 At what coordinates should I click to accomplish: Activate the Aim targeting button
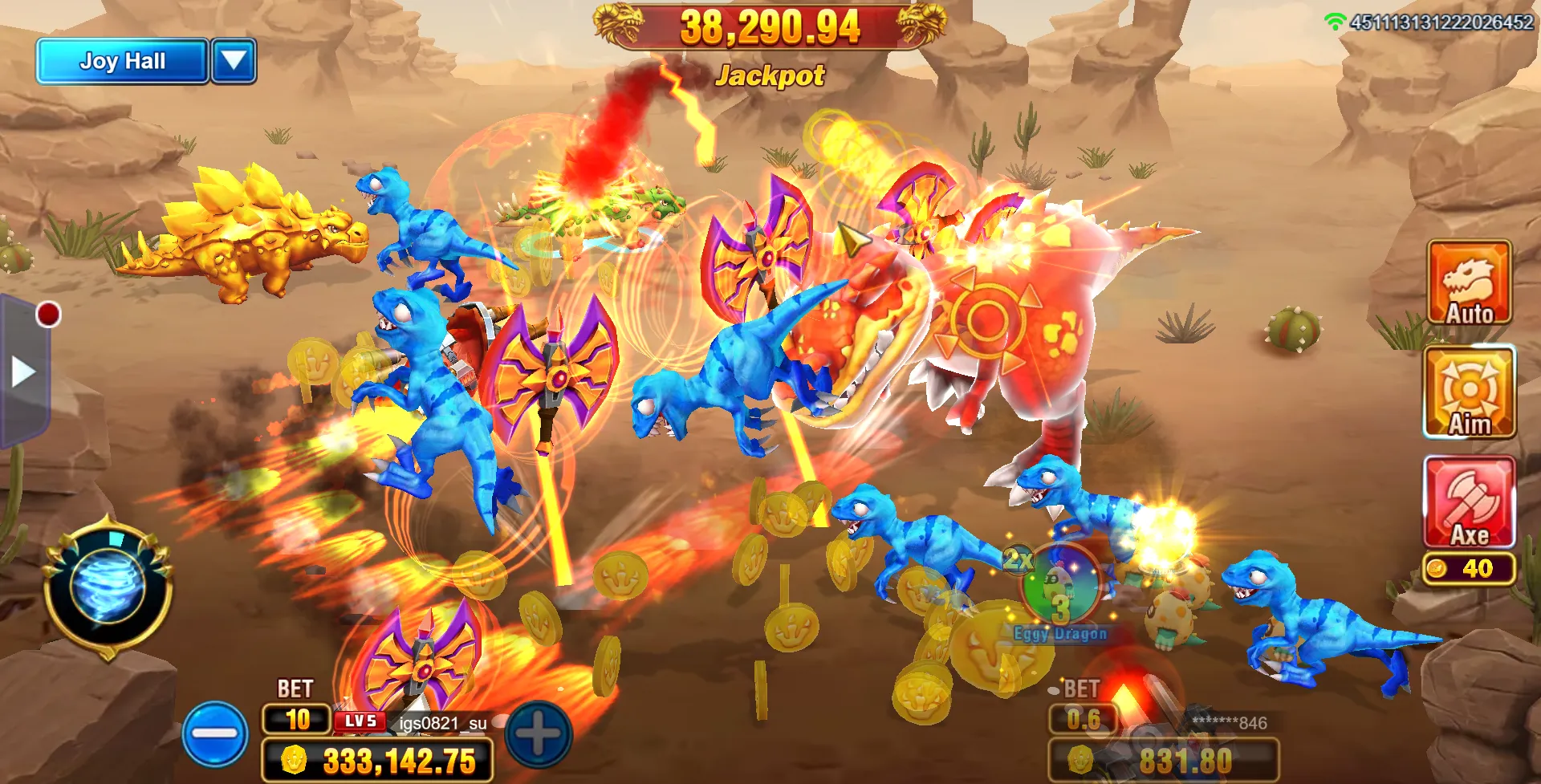click(x=1469, y=392)
